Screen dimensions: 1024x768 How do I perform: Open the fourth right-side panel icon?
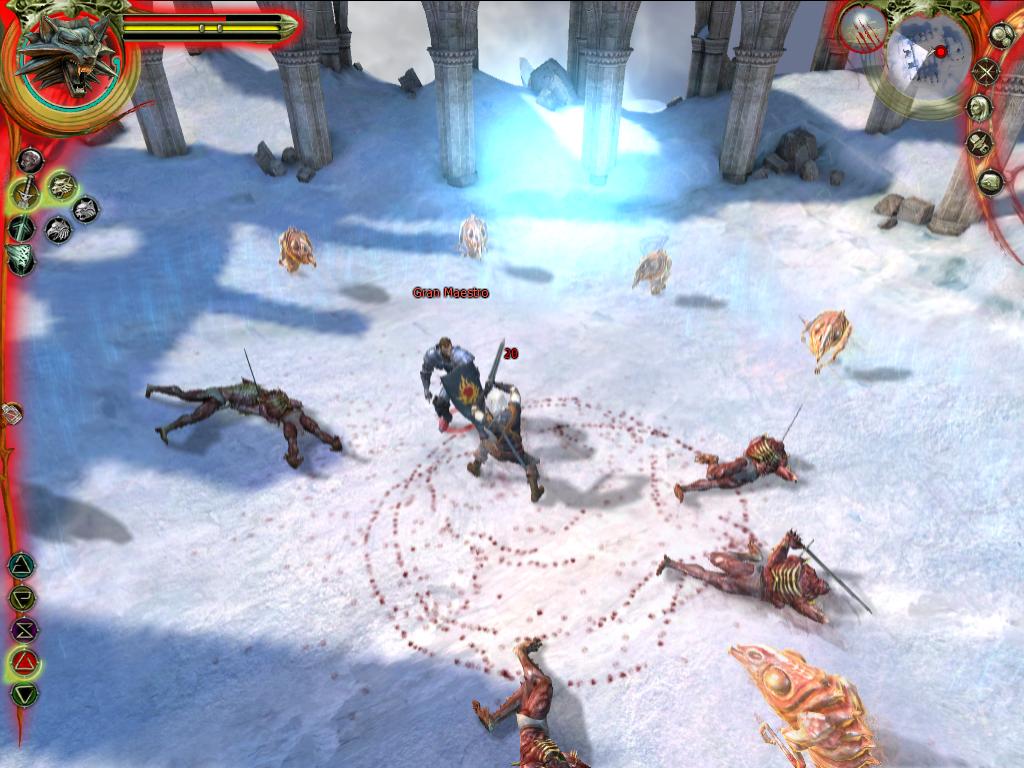979,144
